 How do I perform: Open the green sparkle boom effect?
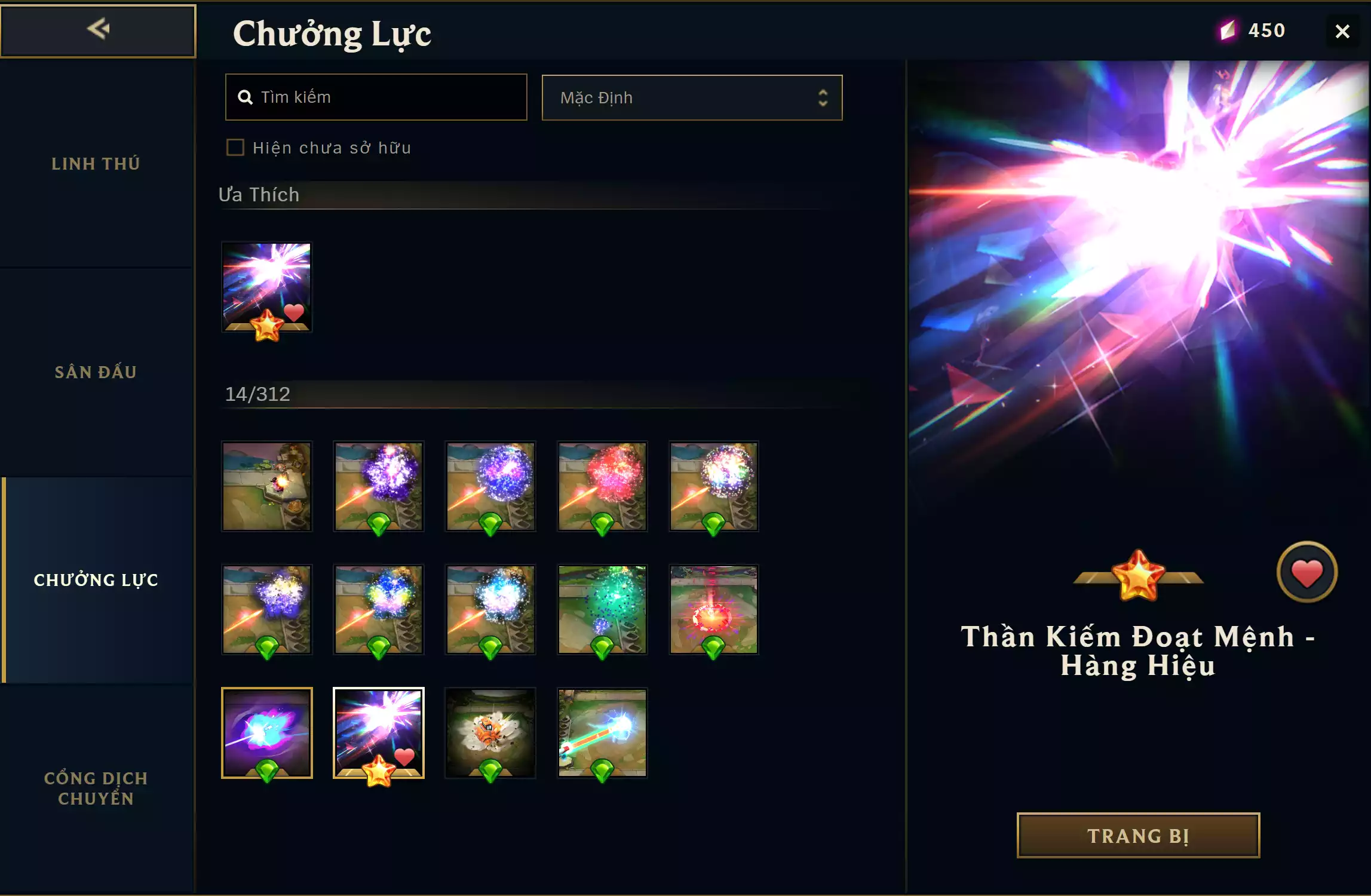coord(602,609)
